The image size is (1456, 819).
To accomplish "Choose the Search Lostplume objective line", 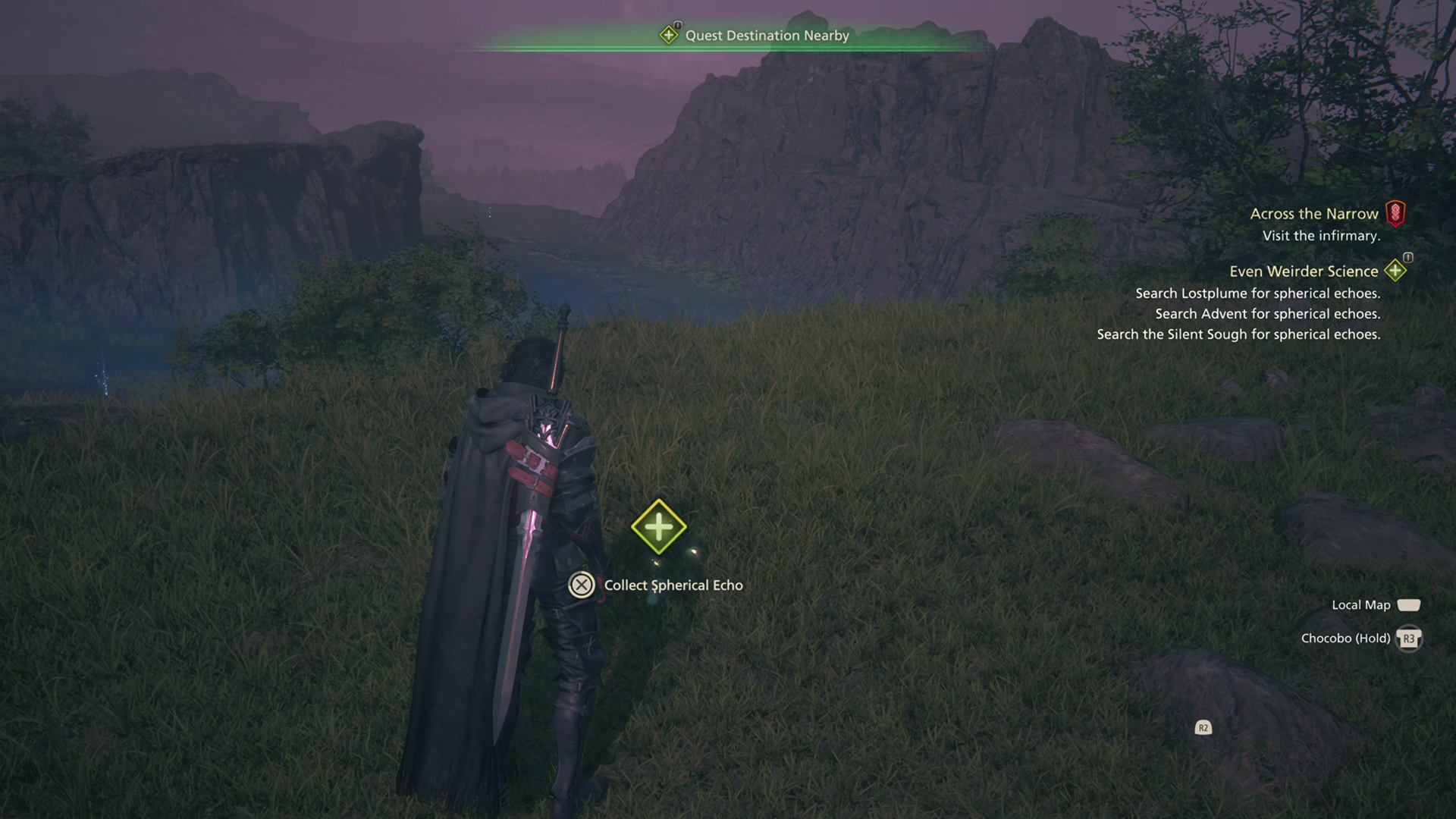I will click(x=1257, y=293).
